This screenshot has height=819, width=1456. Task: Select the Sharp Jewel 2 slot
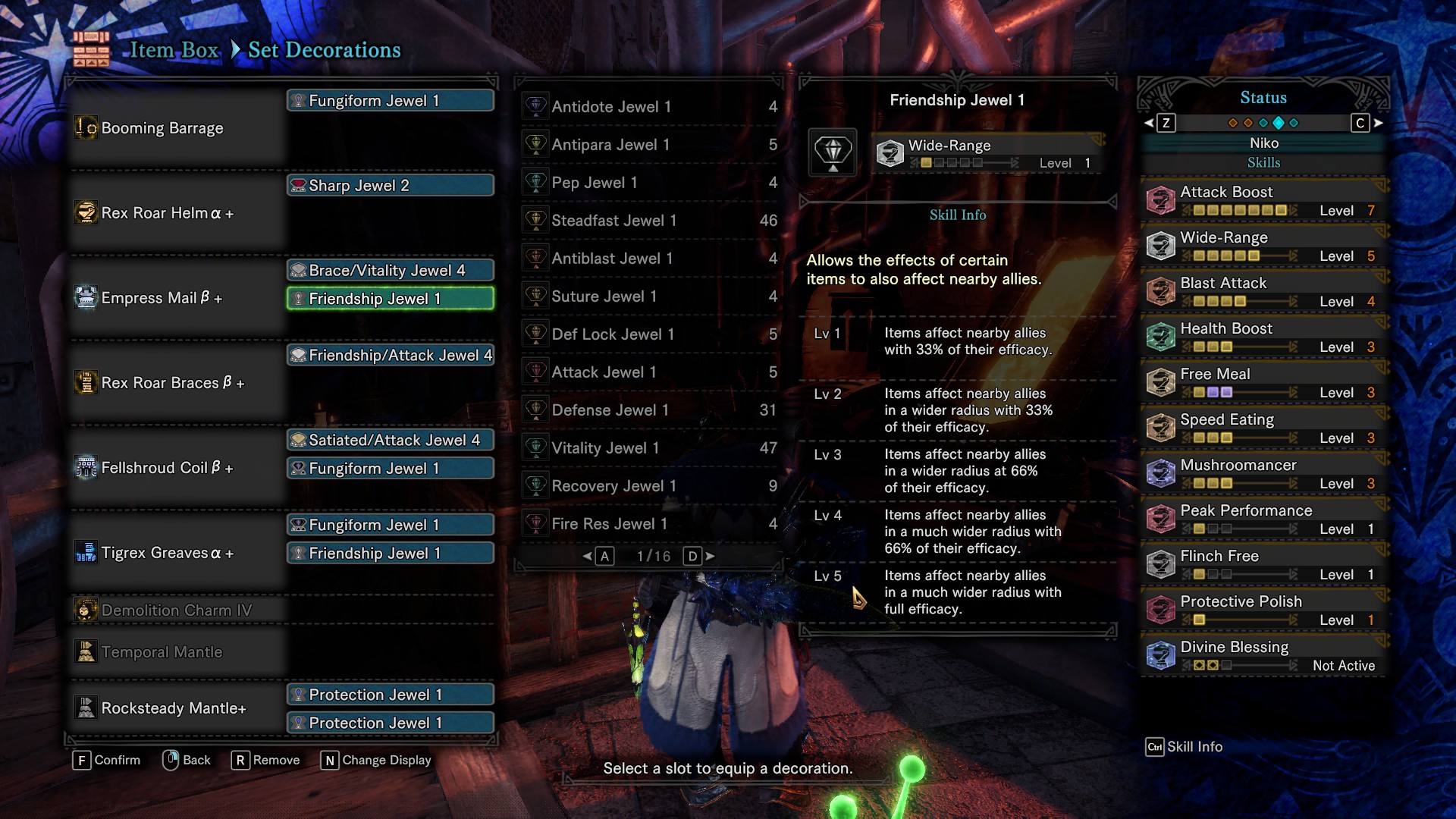391,186
